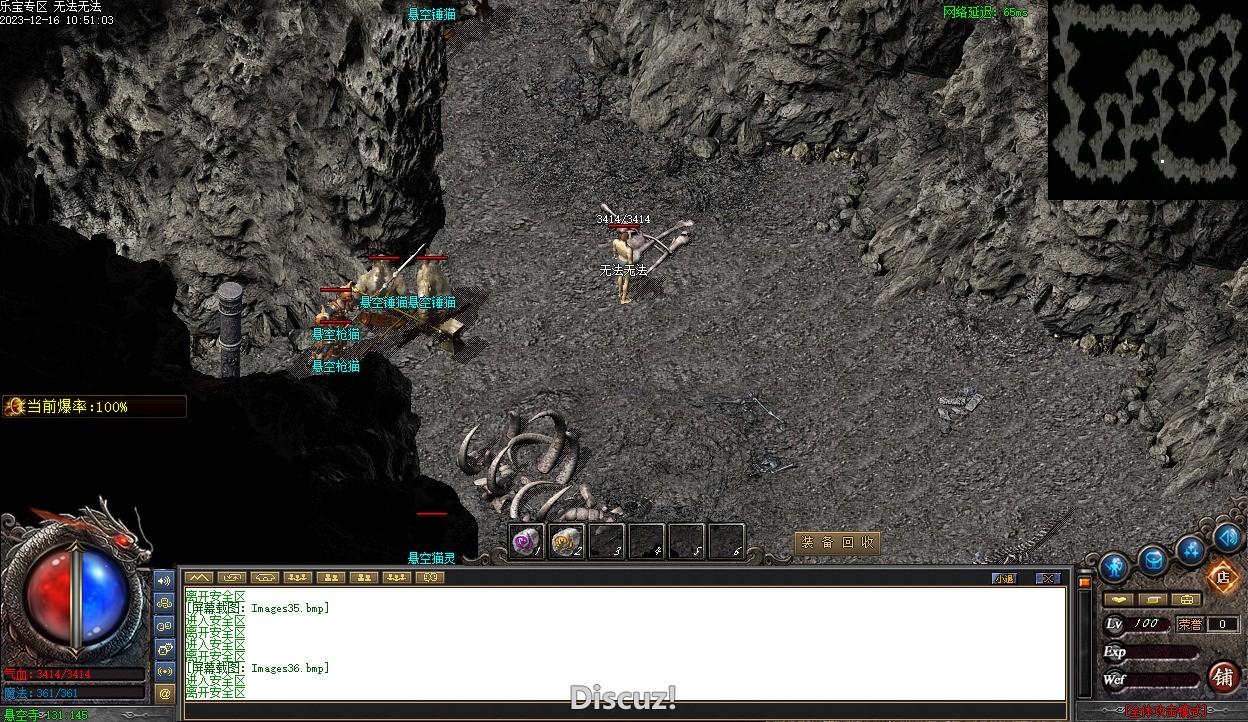Viewport: 1248px width, 722px height.
Task: Select the mountain-shaped chat toolbar button
Action: coord(199,577)
